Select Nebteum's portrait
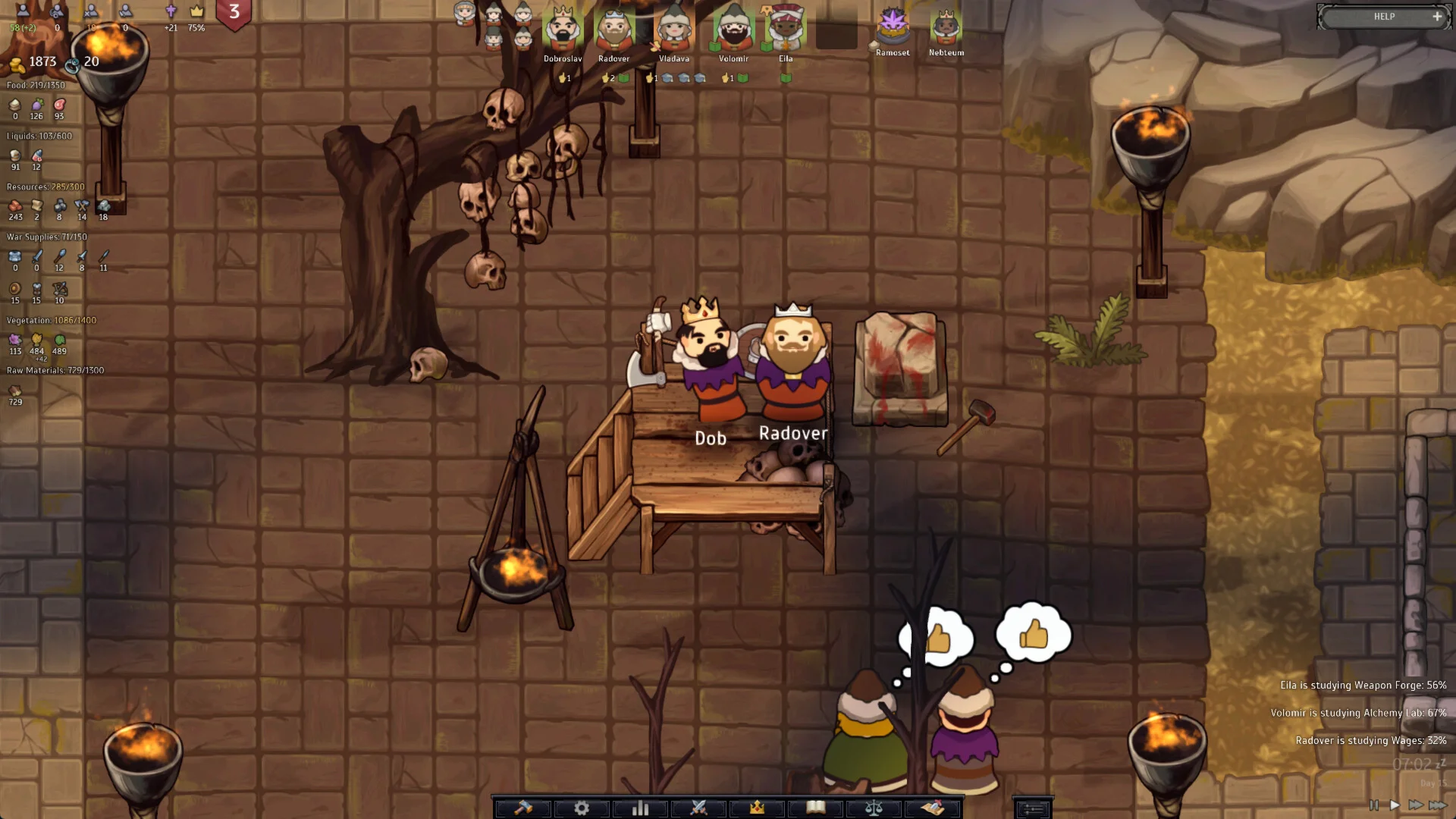Viewport: 1456px width, 819px height. 946,27
